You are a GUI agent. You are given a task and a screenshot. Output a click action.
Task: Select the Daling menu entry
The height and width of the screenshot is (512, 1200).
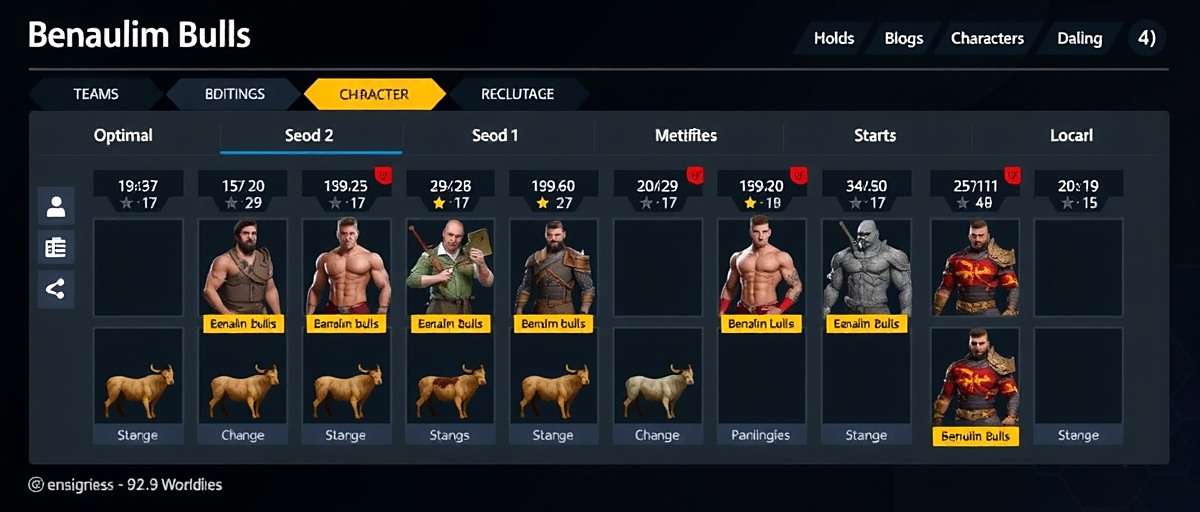click(x=1079, y=39)
